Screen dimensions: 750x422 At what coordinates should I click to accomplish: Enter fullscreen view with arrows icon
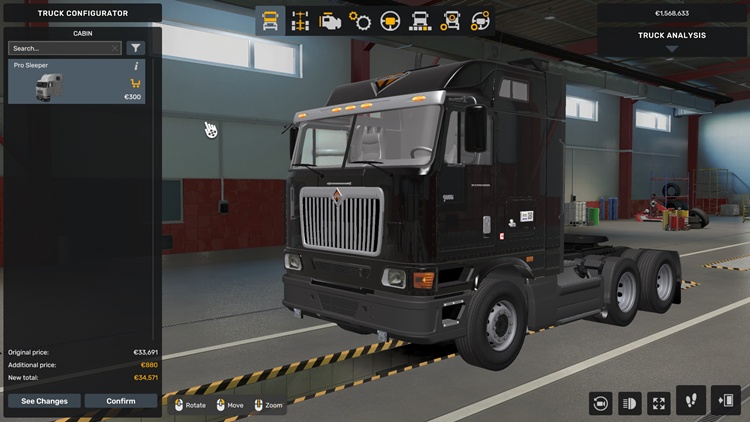[659, 402]
